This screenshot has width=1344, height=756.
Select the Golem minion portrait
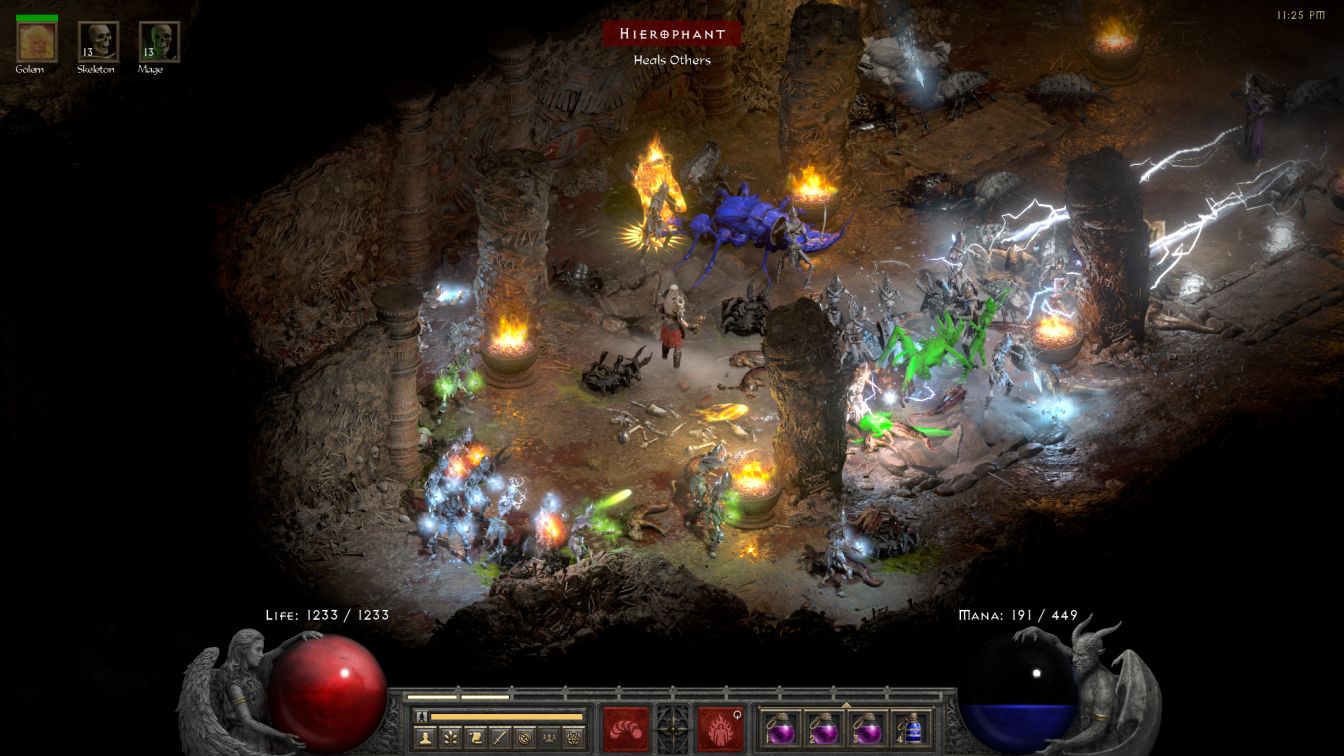click(38, 41)
